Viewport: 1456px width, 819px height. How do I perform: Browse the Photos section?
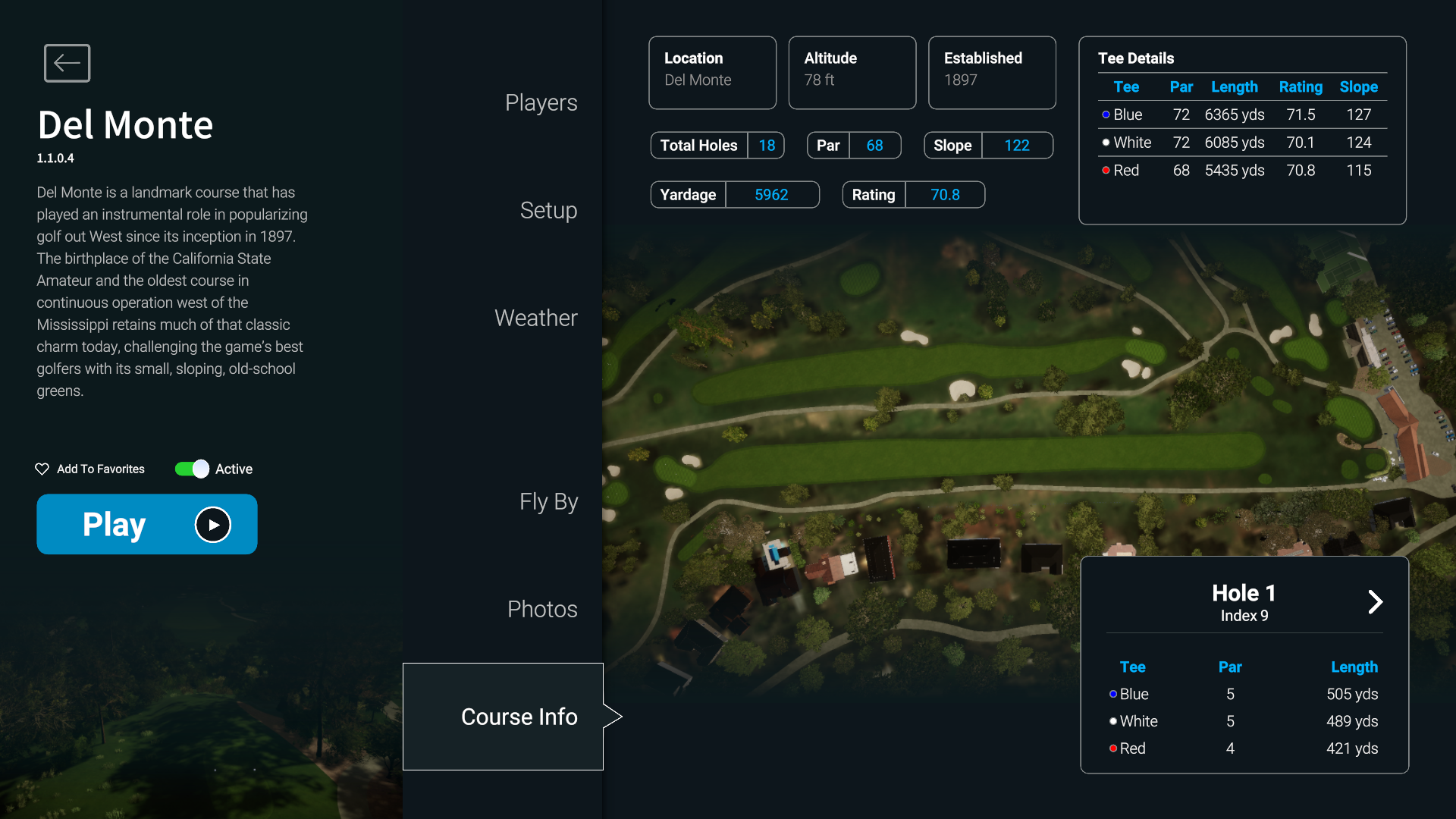coord(541,609)
